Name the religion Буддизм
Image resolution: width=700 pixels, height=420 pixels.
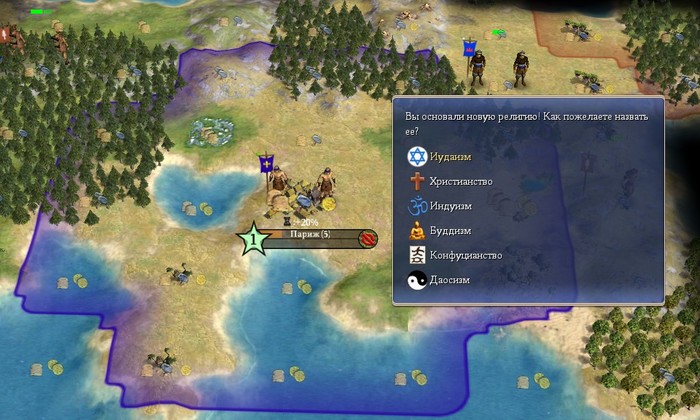point(450,231)
